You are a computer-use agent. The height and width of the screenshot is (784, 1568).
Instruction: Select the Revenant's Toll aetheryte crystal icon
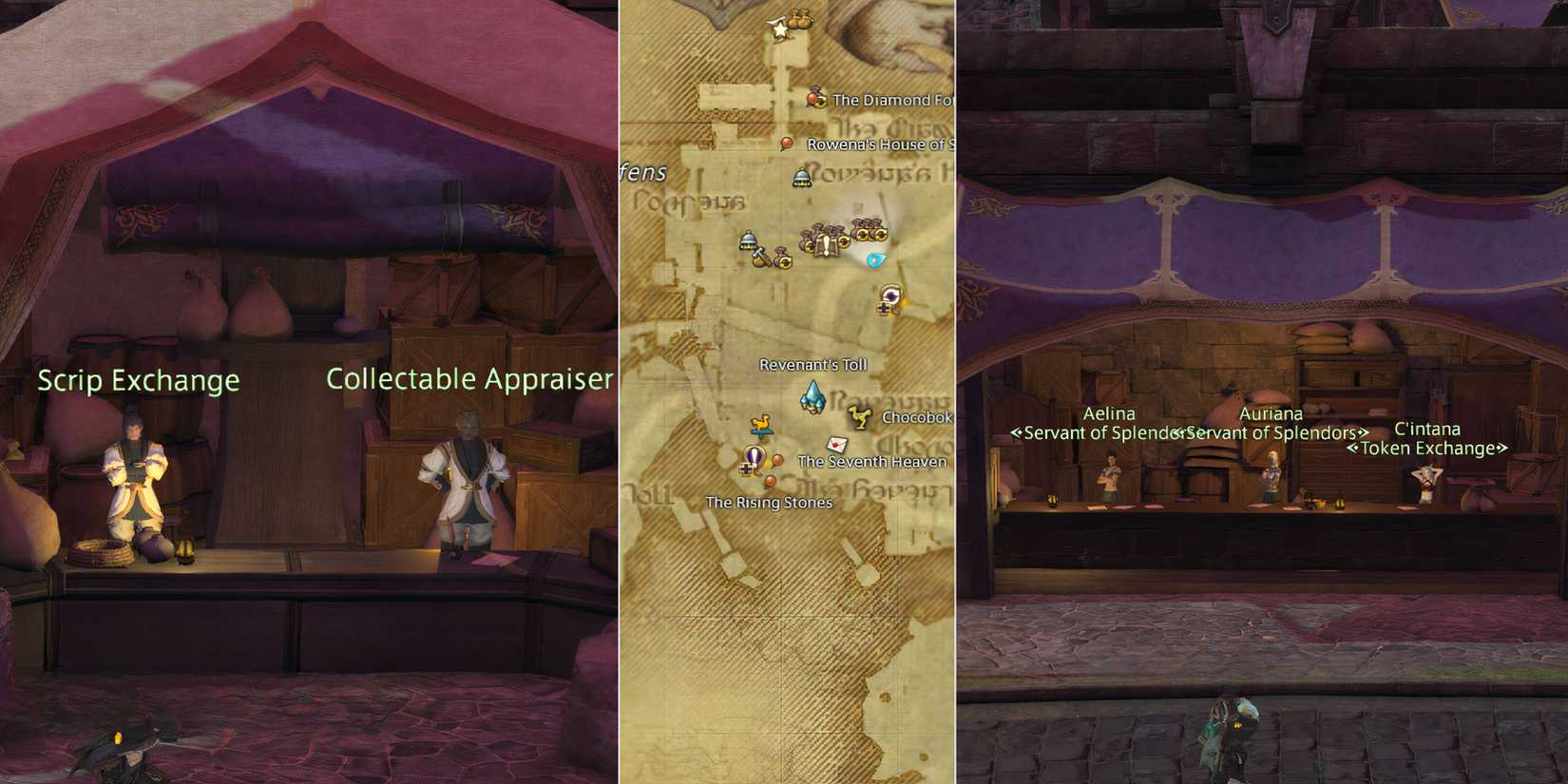pyautogui.click(x=814, y=396)
